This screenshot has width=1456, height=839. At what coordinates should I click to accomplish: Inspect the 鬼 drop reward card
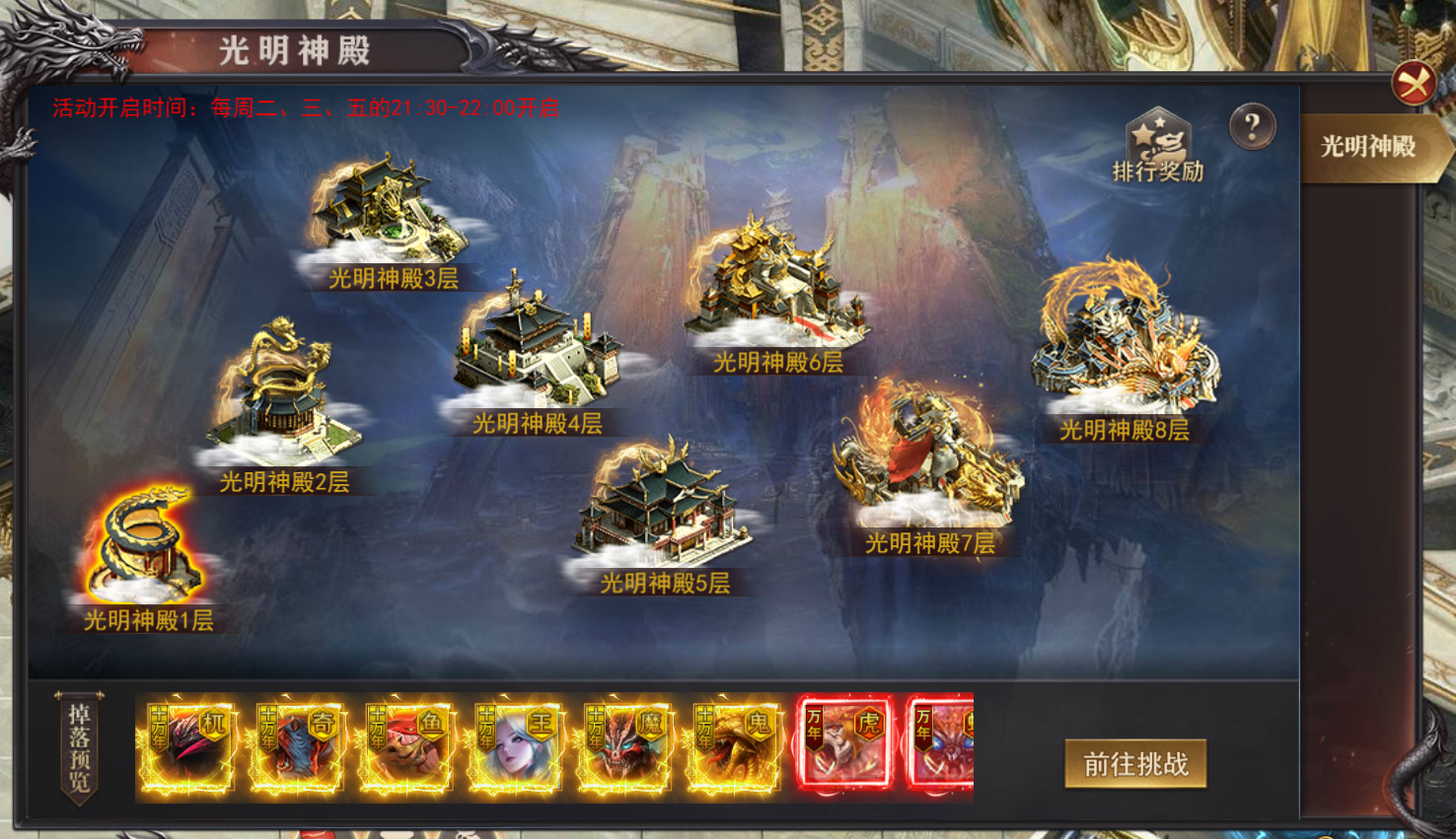(735, 748)
